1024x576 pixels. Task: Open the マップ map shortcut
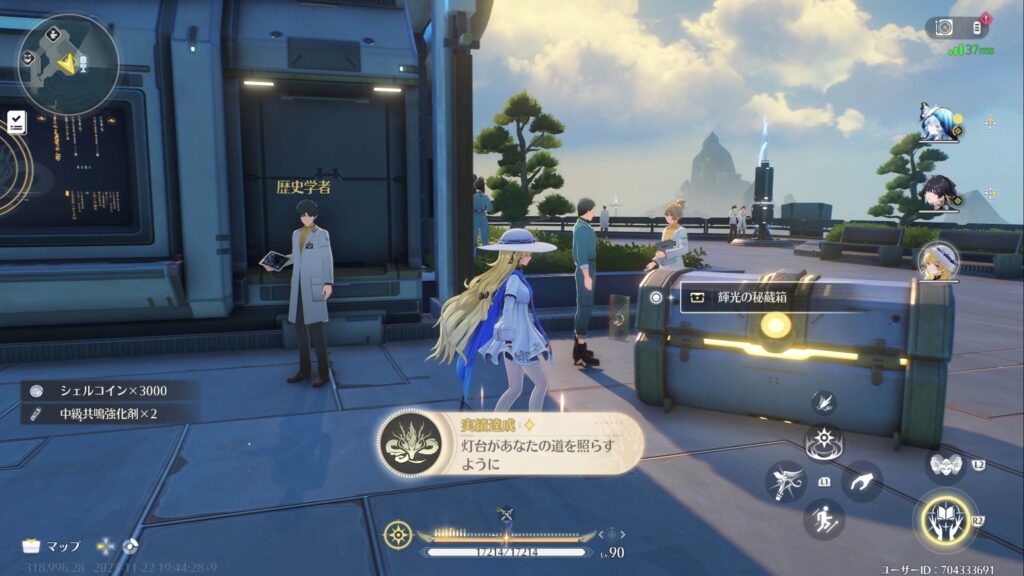tap(52, 546)
